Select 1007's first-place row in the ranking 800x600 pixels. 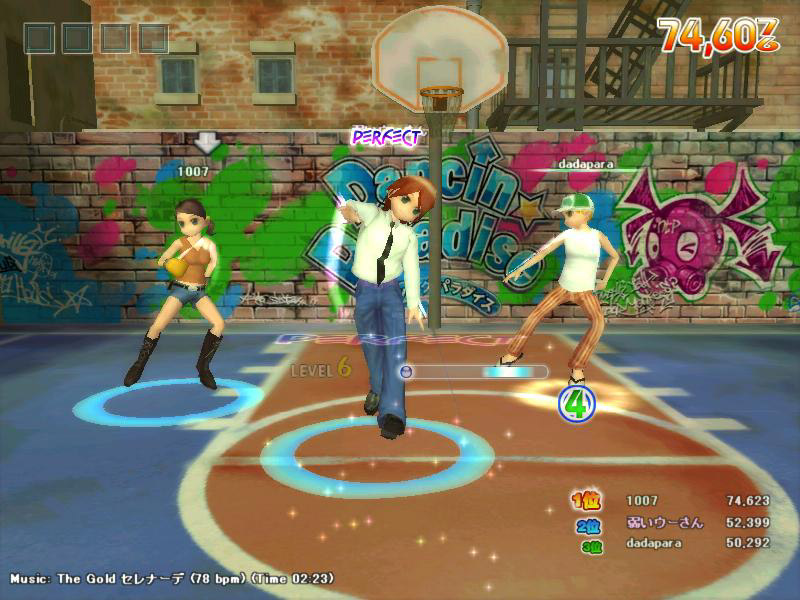pos(670,500)
